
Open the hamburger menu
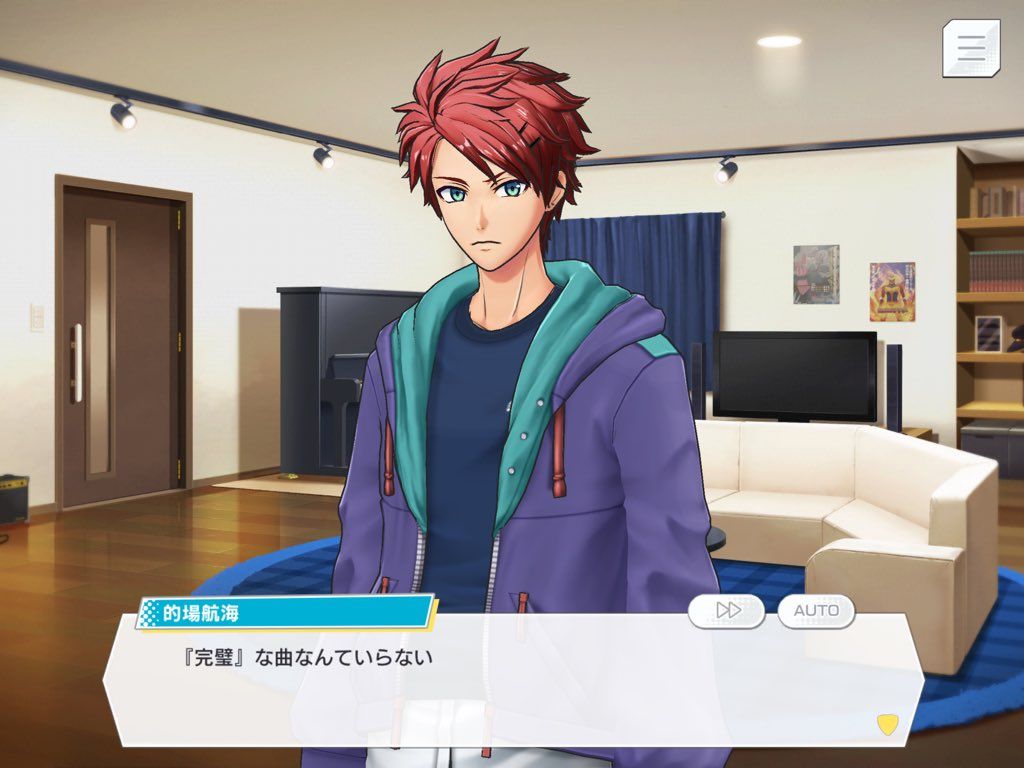tap(970, 48)
